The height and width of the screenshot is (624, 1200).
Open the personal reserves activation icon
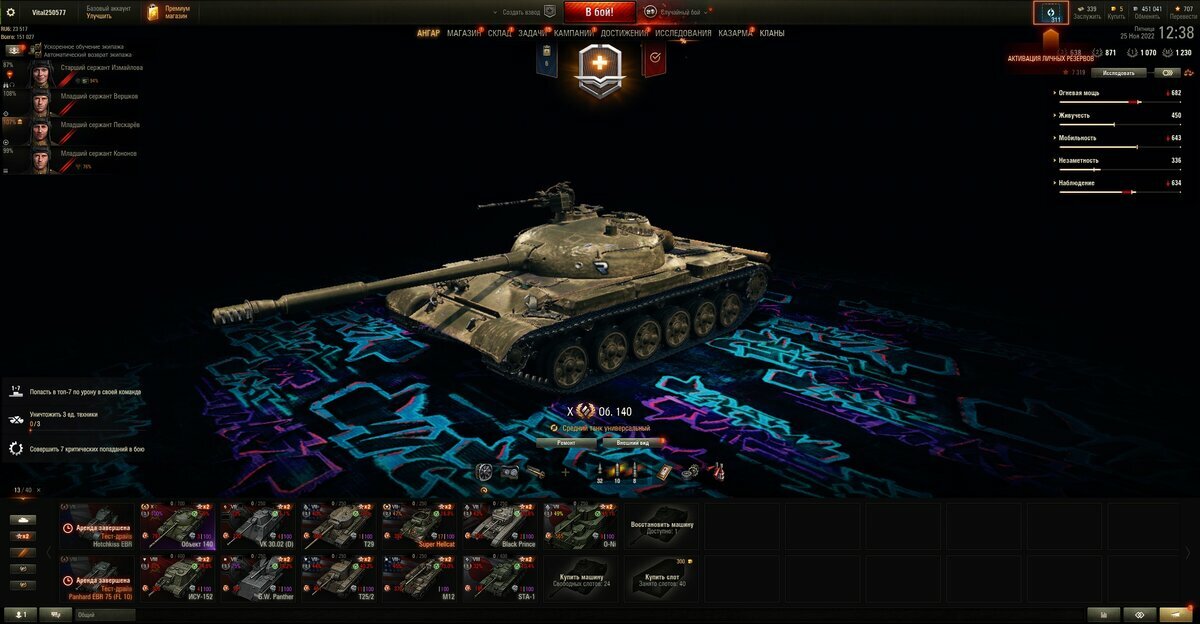pos(1050,13)
